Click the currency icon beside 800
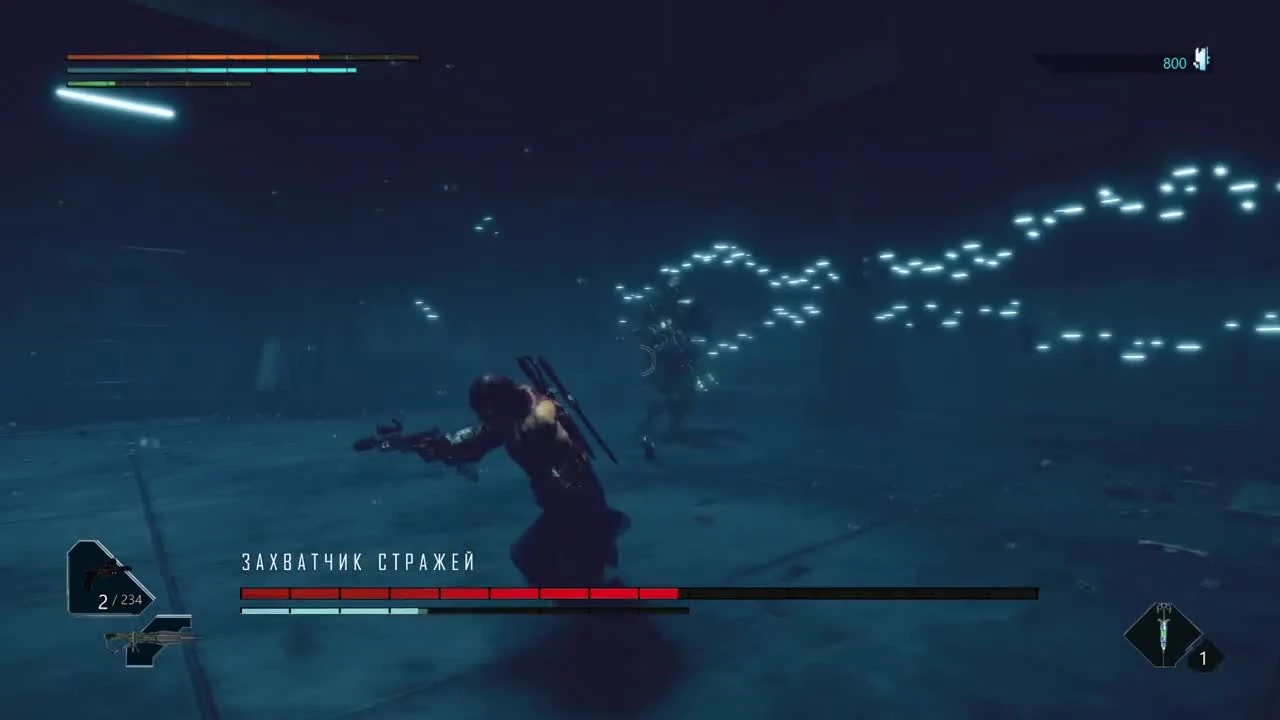Screen dimensions: 1280x720 click(x=1199, y=60)
